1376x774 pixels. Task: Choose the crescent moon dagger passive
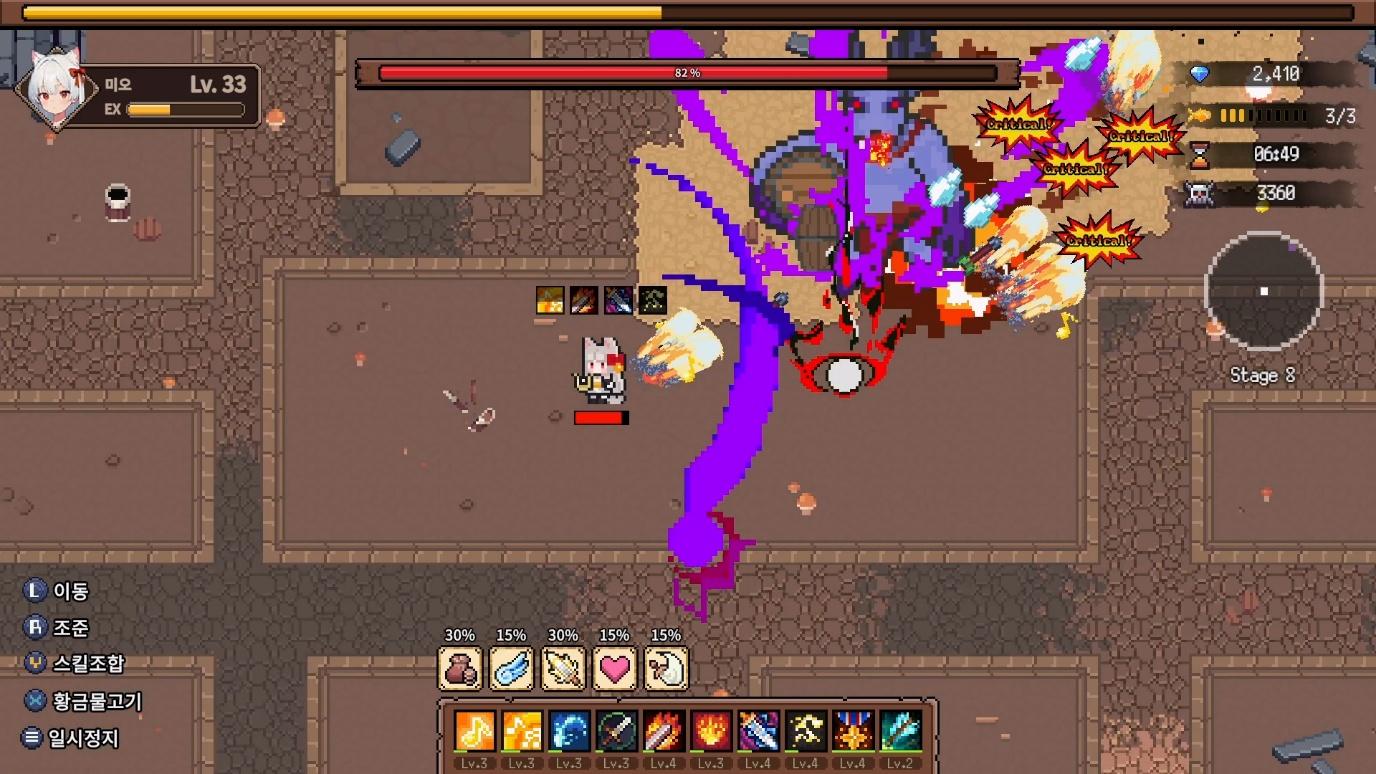[666, 669]
